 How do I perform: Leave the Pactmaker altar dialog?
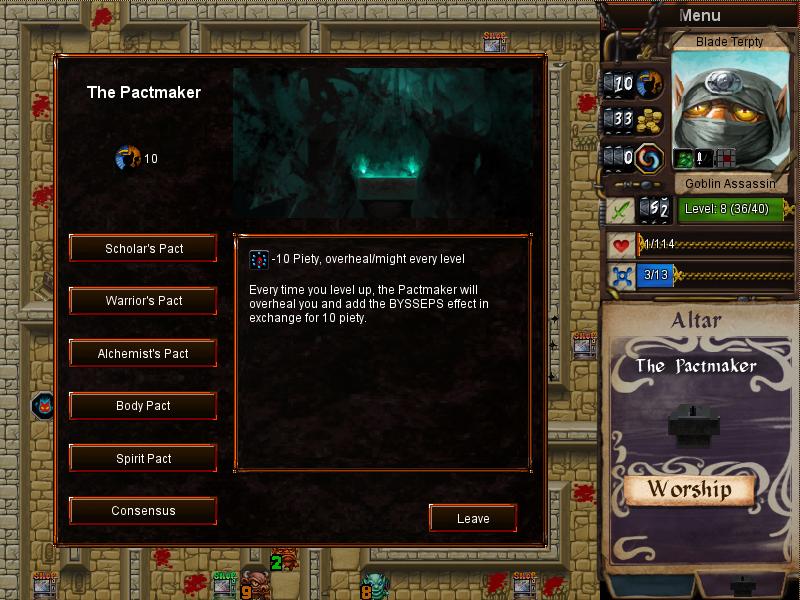point(473,518)
